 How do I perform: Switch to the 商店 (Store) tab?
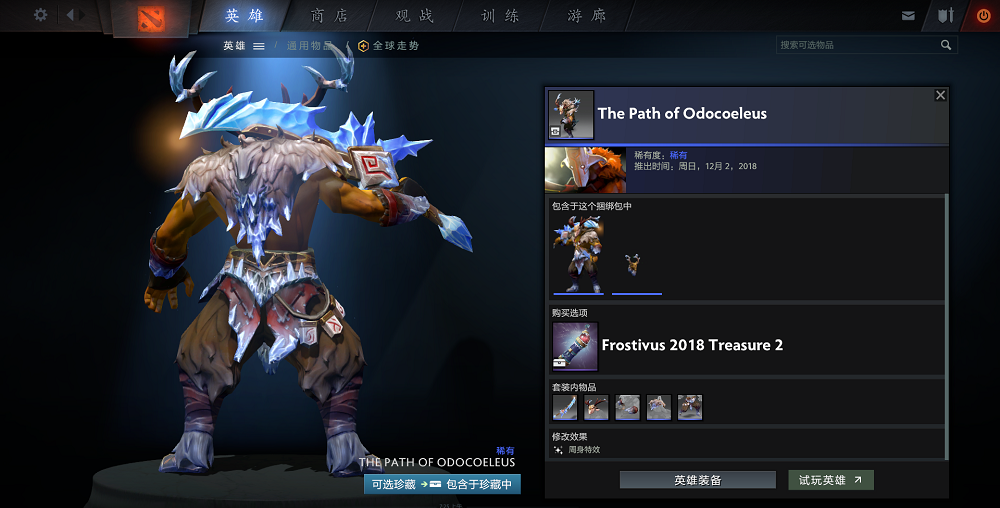pyautogui.click(x=330, y=16)
